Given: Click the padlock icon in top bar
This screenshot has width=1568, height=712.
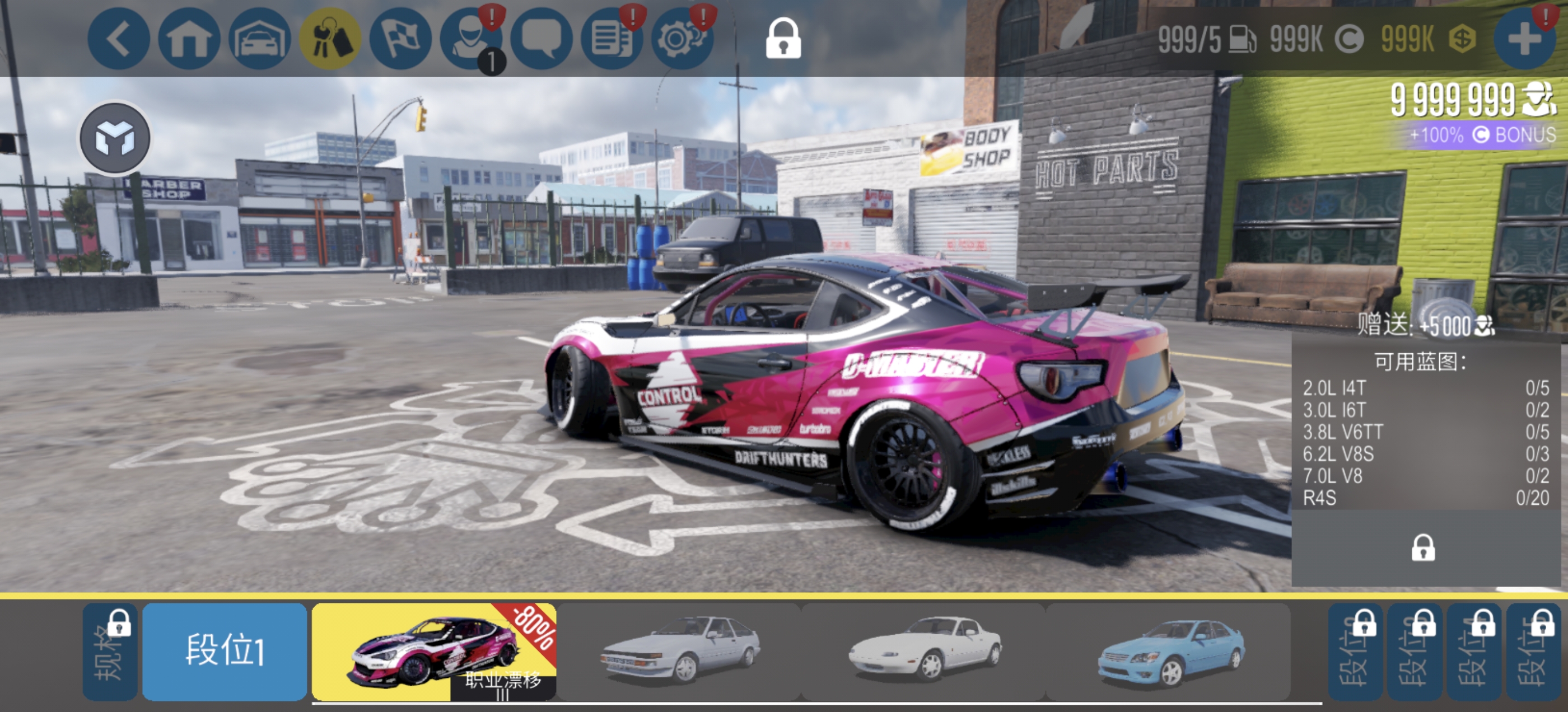Looking at the screenshot, I should coord(783,39).
